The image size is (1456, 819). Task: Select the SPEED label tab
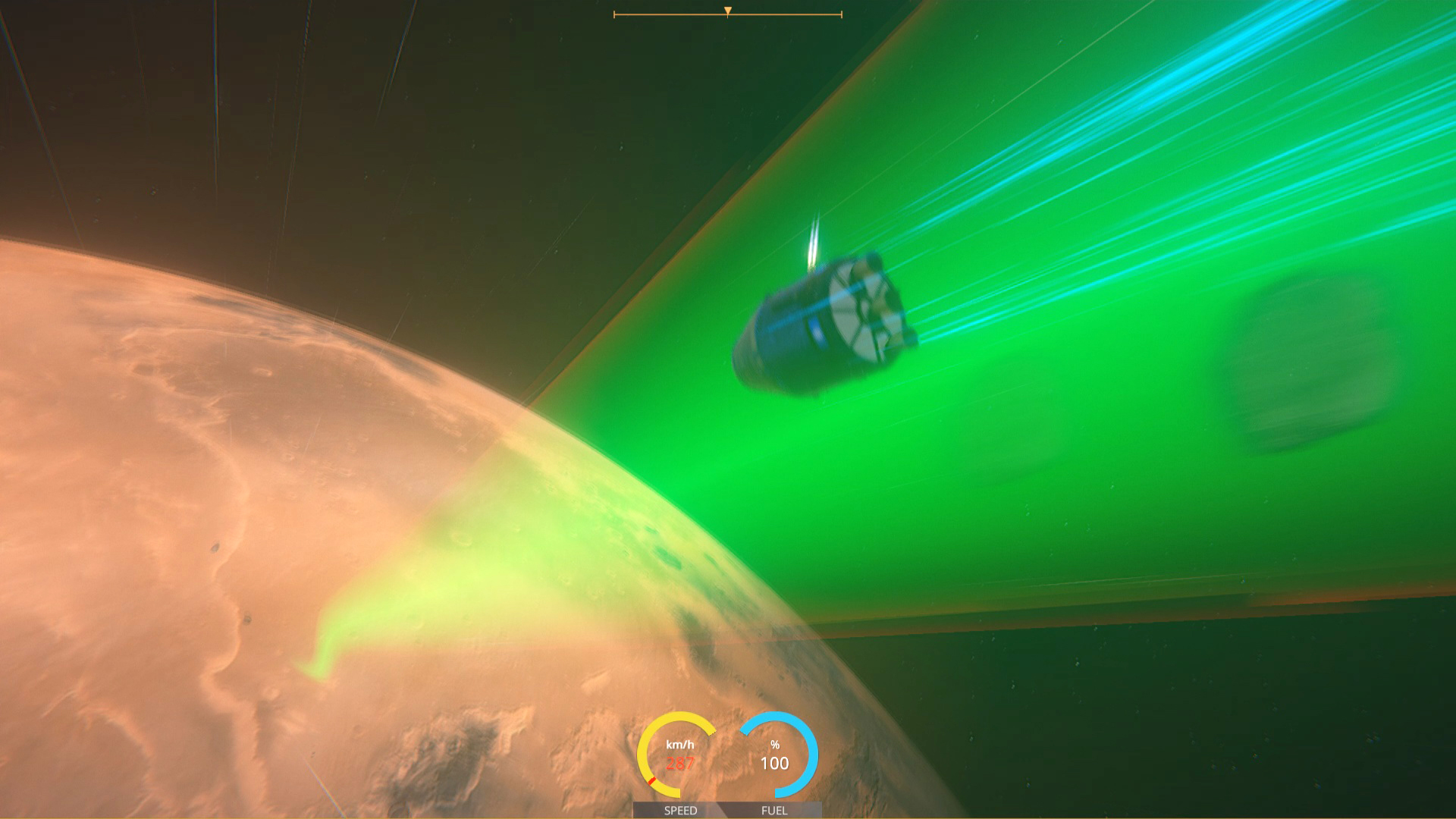point(680,811)
